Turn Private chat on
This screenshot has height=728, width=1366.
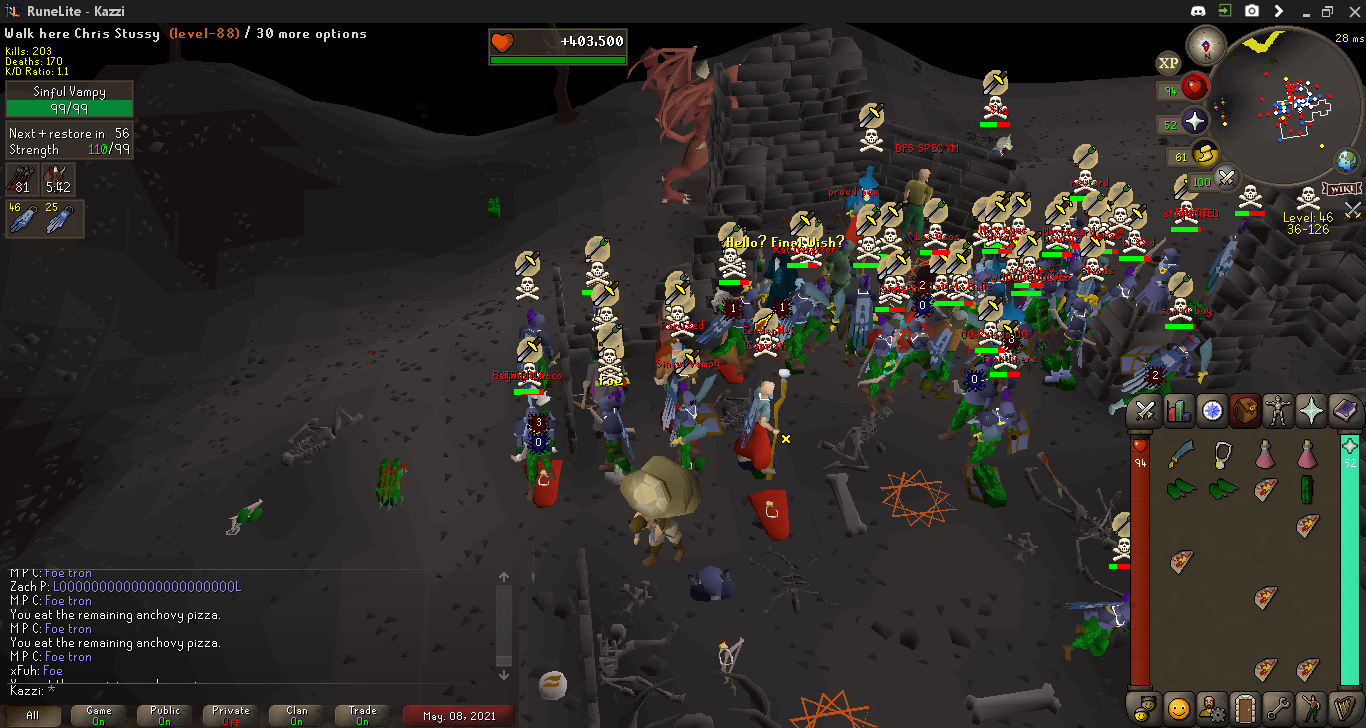coord(229,716)
